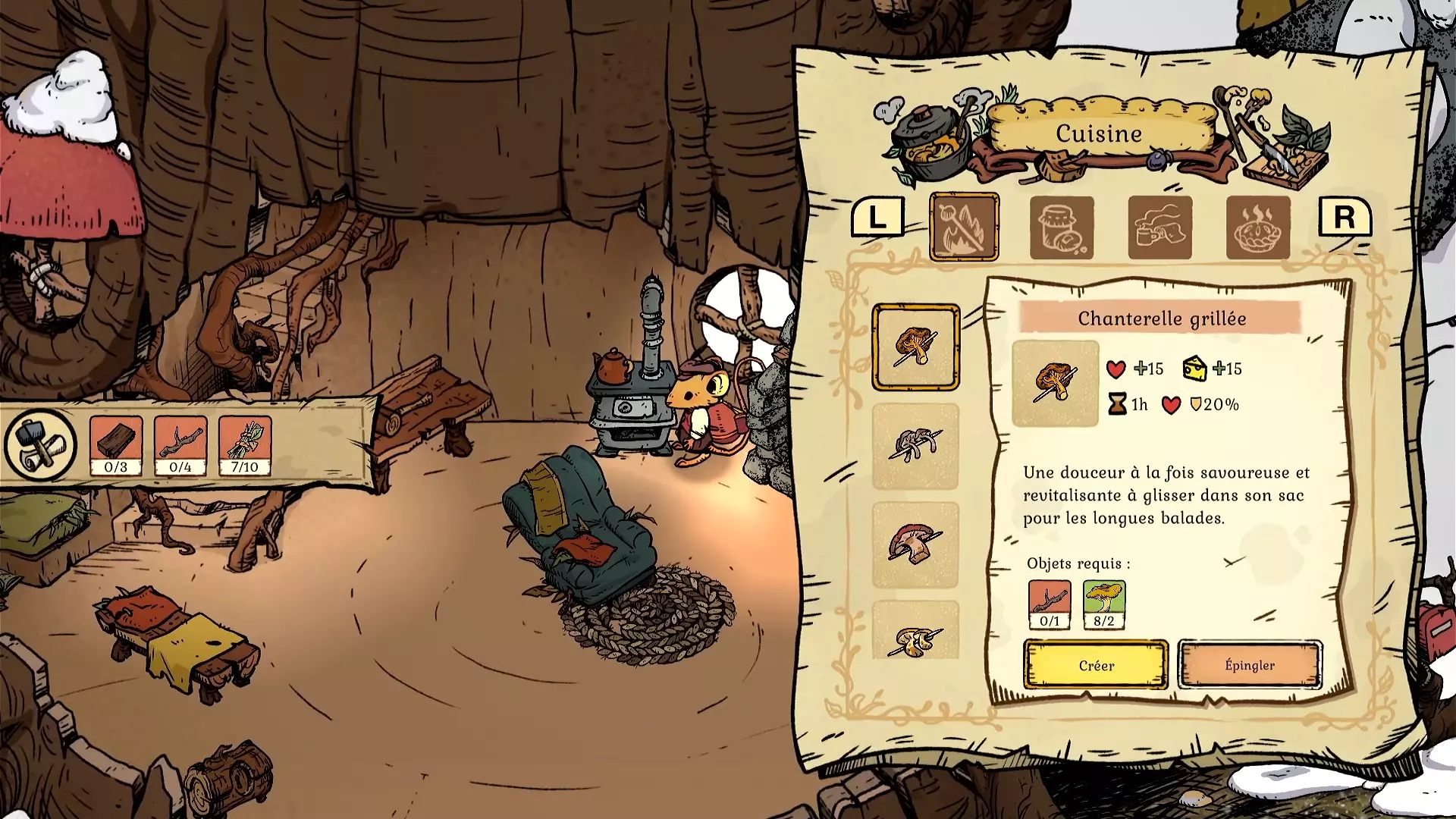This screenshot has height=819, width=1456.
Task: Select the grilled chanterelle recipe slot
Action: point(915,347)
